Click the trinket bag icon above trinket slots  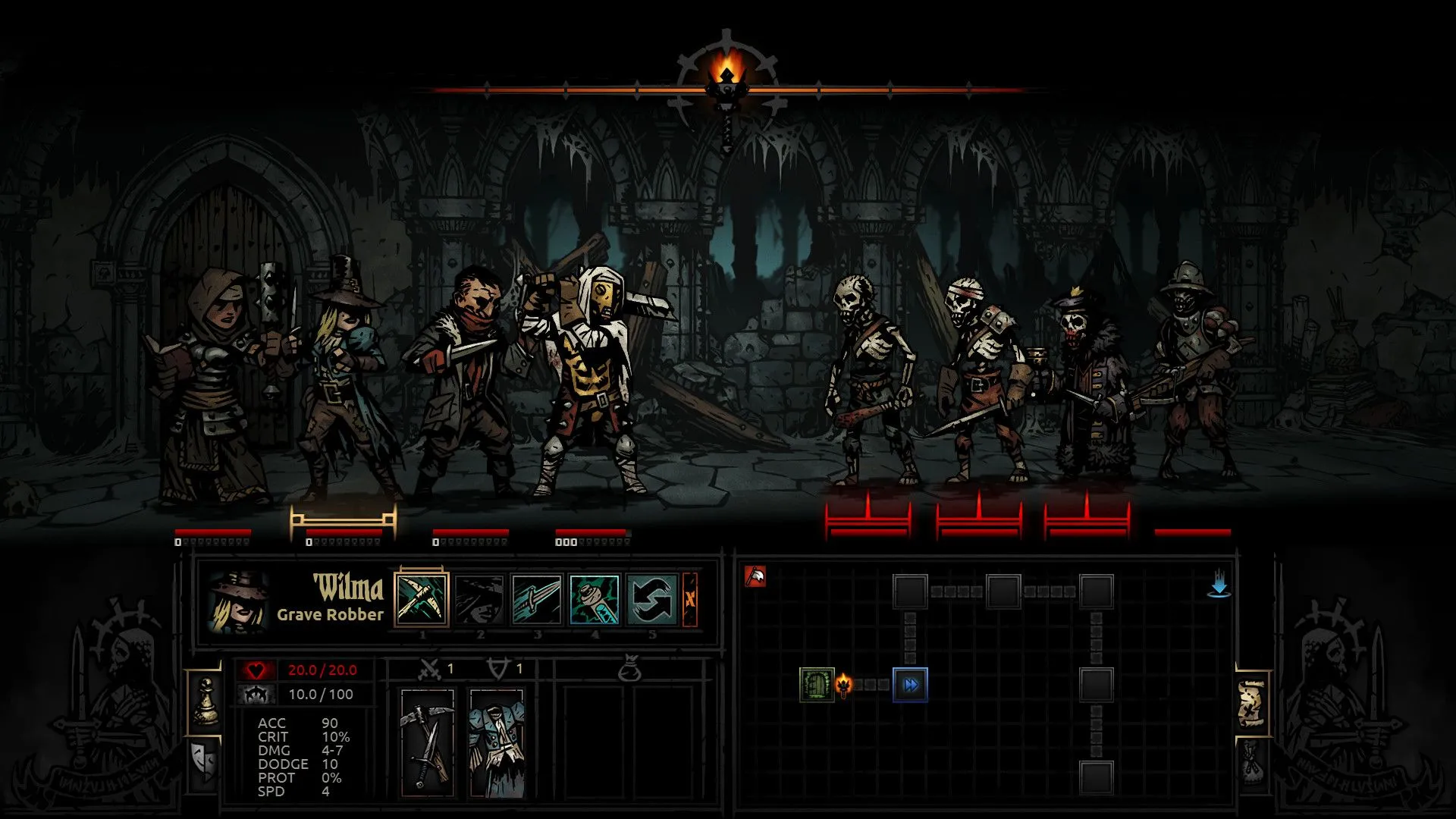(x=631, y=668)
